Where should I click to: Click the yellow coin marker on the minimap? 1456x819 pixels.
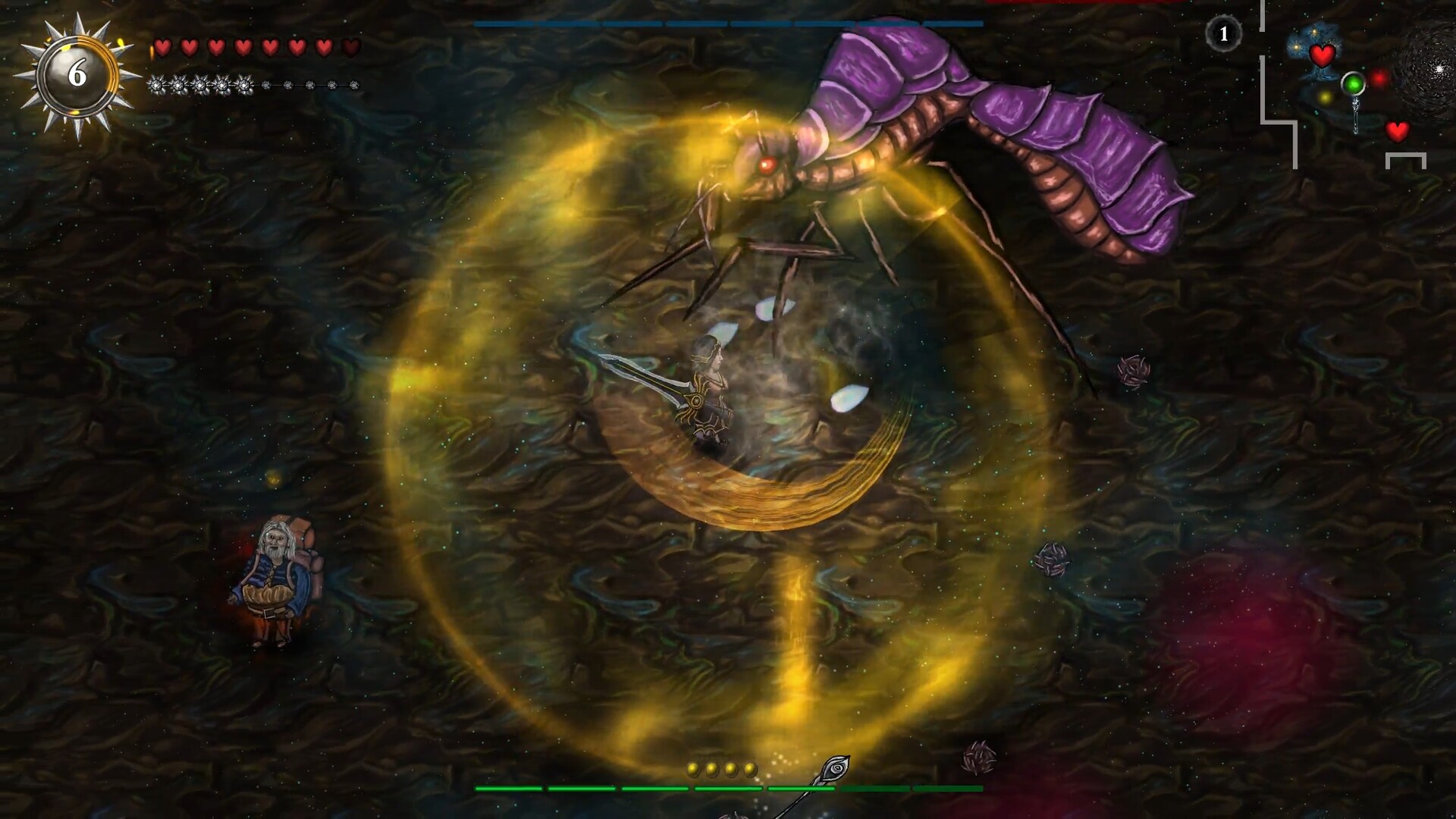(x=1326, y=96)
